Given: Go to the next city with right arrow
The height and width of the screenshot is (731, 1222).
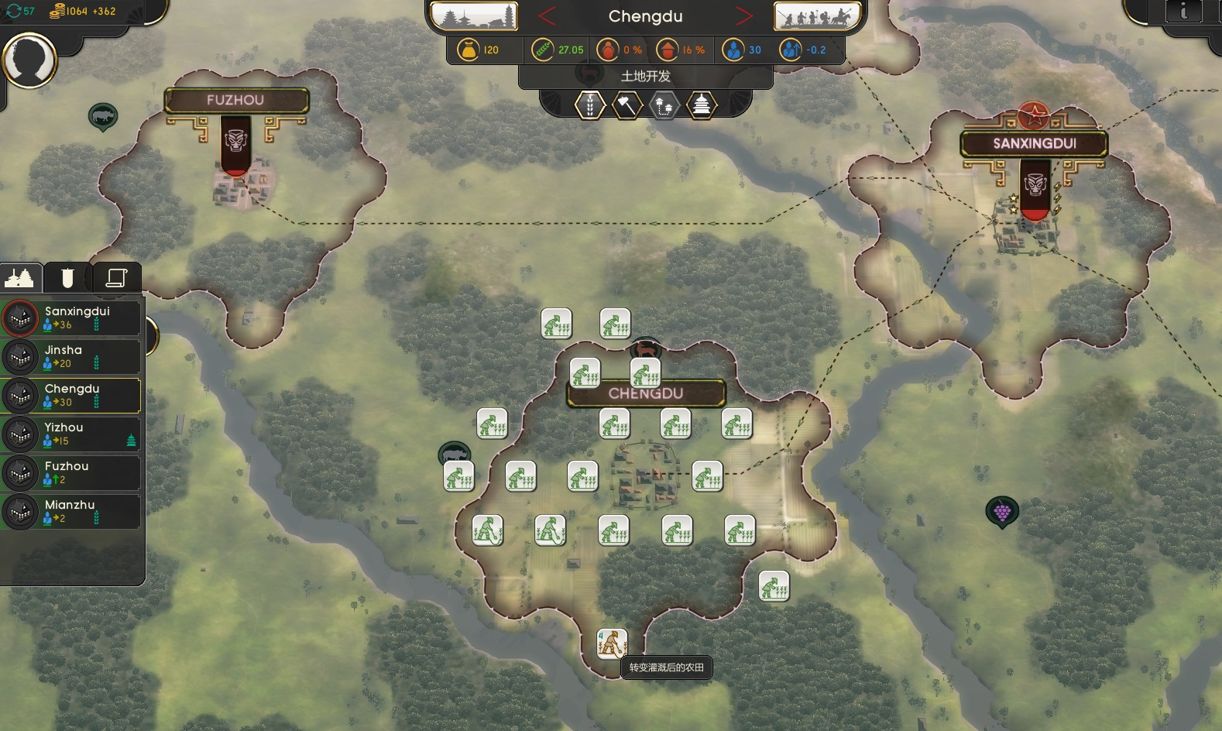Looking at the screenshot, I should (744, 16).
